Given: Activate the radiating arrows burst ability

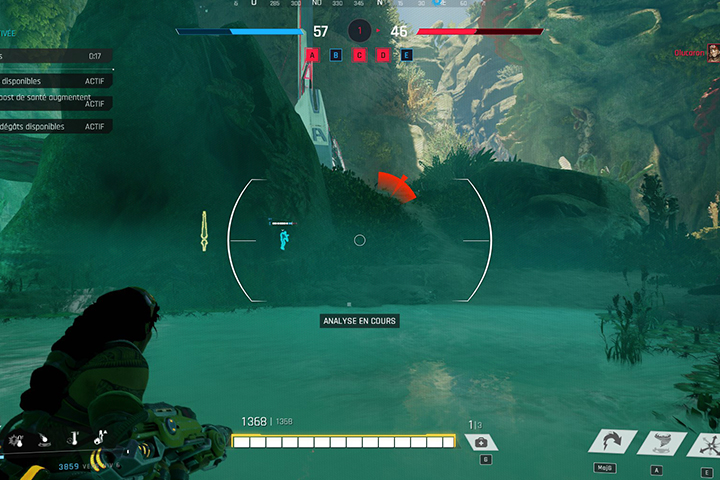Looking at the screenshot, I should coord(708,443).
